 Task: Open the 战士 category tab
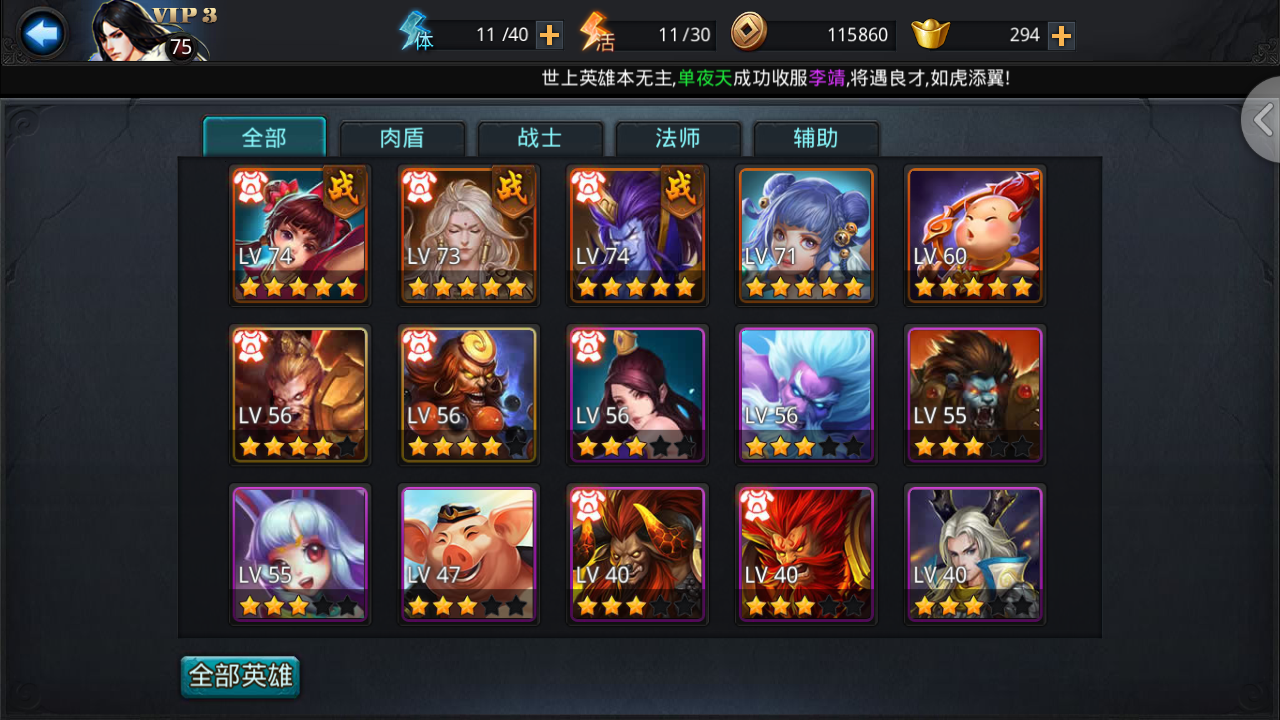pos(540,139)
